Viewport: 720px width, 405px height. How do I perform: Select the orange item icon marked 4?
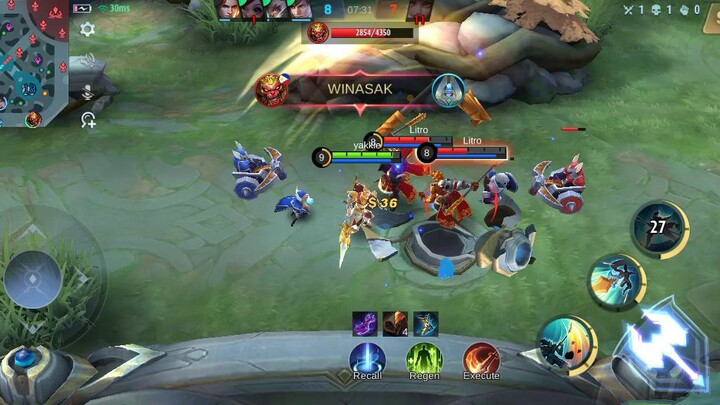click(x=395, y=323)
